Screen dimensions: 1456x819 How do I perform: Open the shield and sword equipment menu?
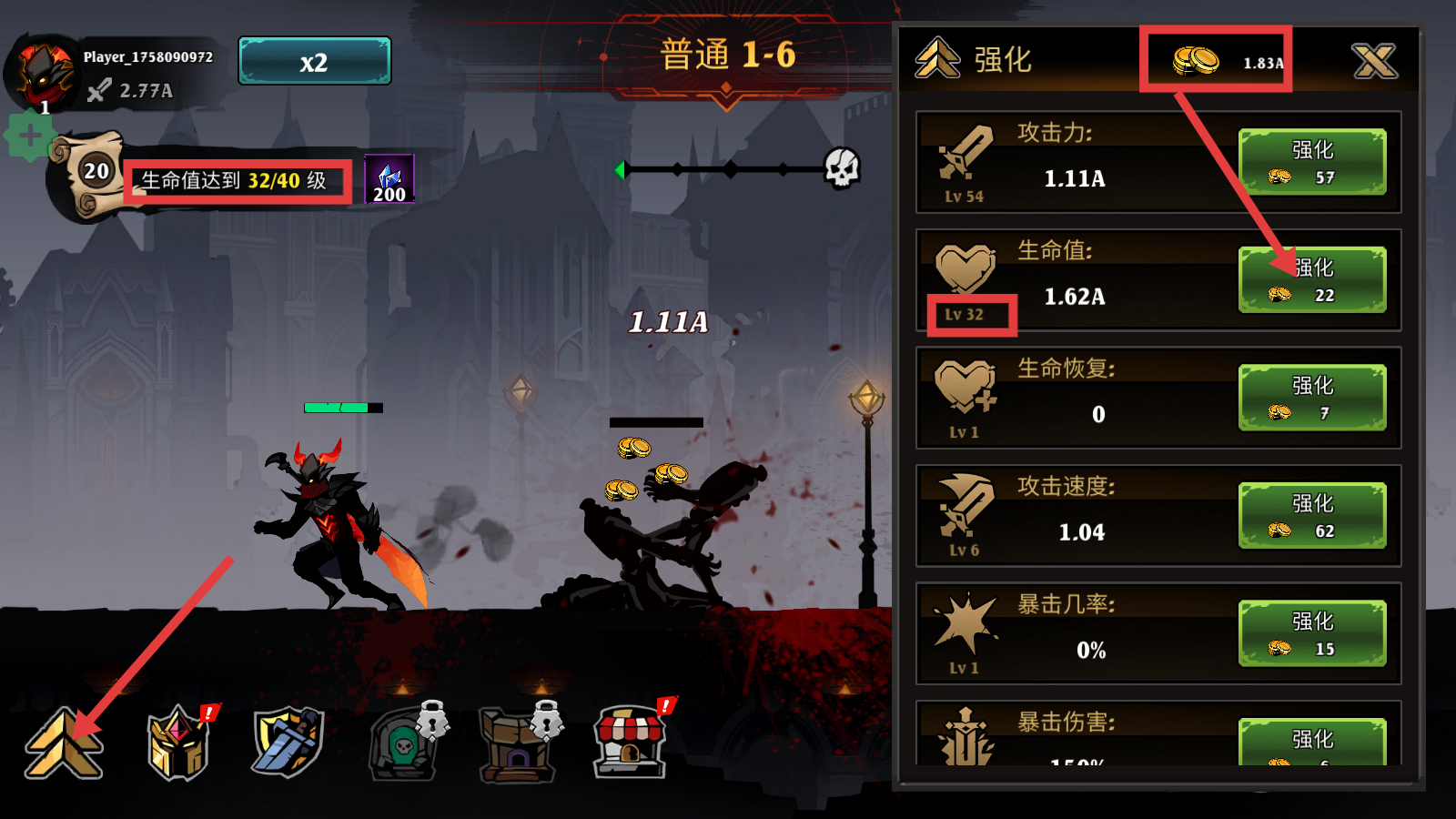tap(288, 742)
